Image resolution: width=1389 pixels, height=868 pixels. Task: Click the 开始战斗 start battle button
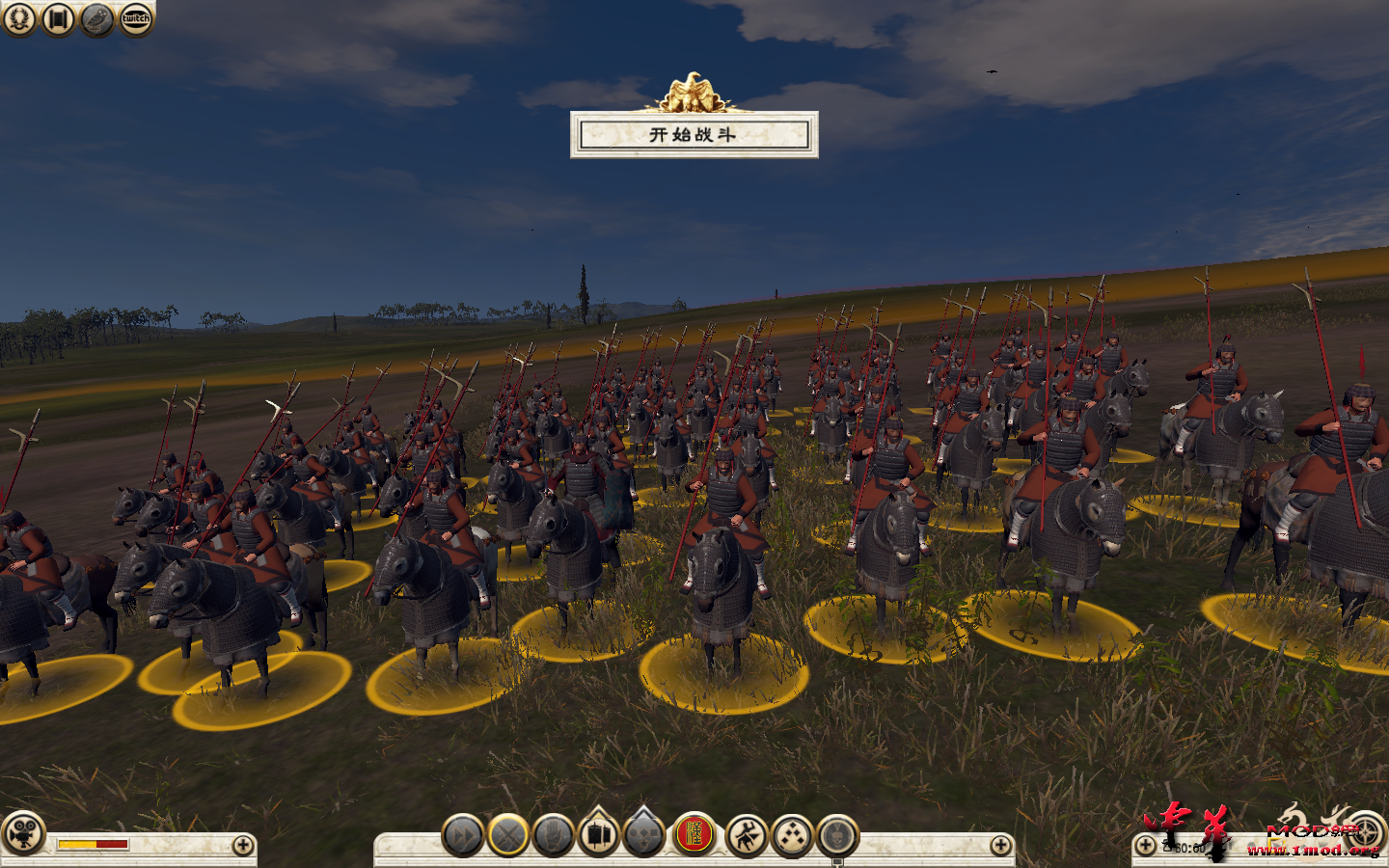(x=694, y=137)
